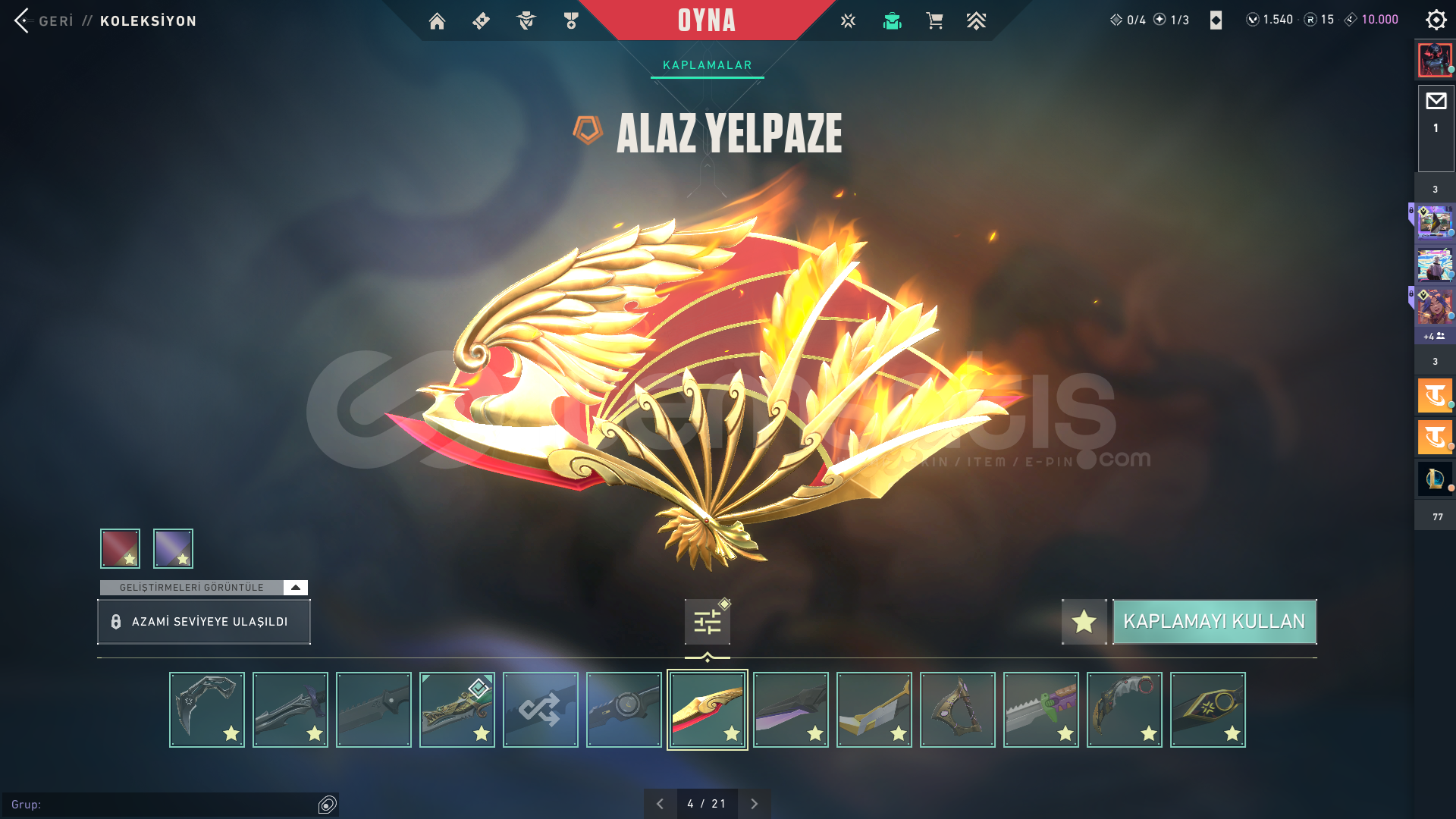Select the purple variant color swatch

click(173, 548)
